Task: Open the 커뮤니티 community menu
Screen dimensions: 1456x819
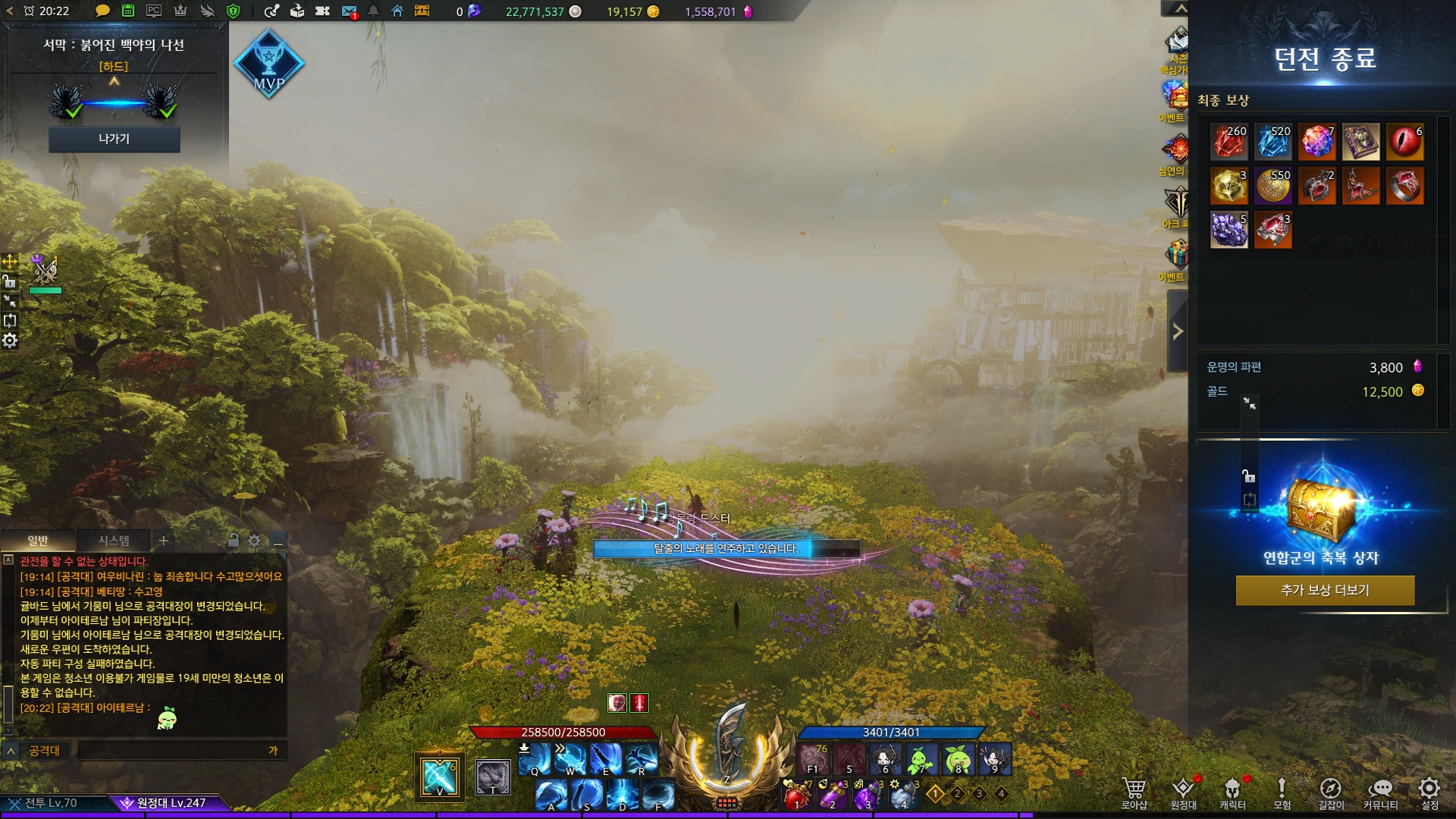Action: [x=1380, y=791]
